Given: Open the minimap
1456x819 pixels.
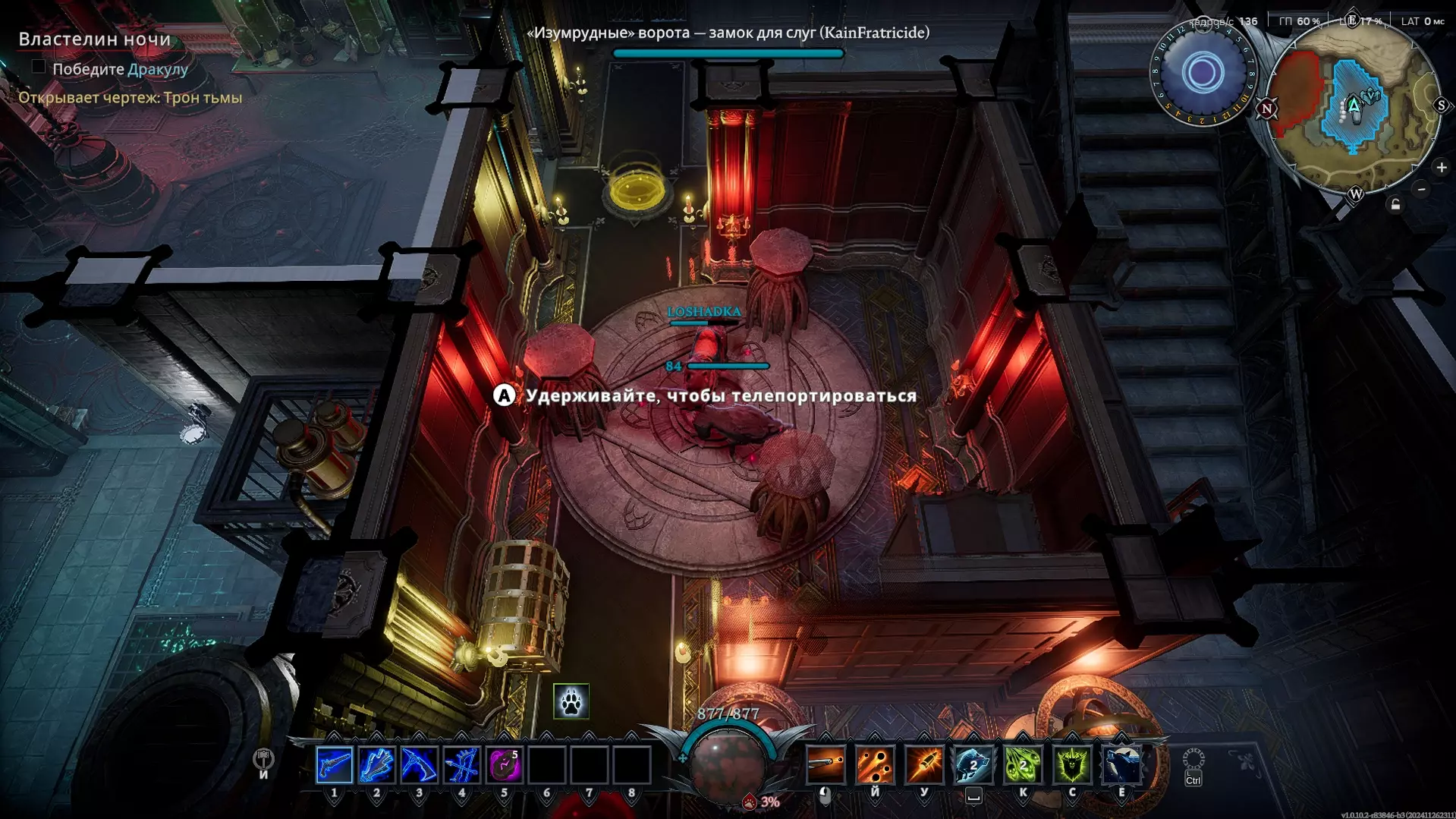Looking at the screenshot, I should [1354, 106].
